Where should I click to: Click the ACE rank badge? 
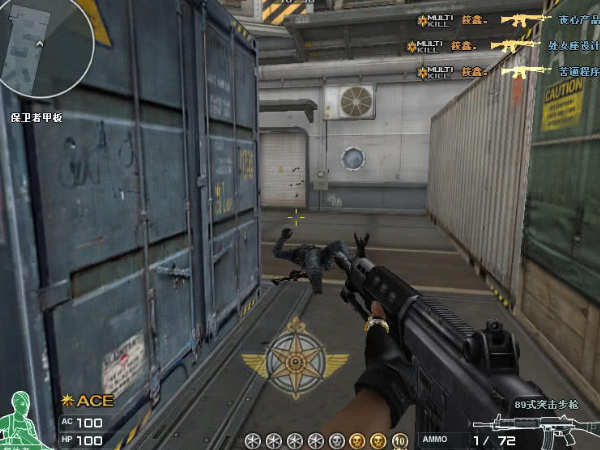tap(88, 401)
